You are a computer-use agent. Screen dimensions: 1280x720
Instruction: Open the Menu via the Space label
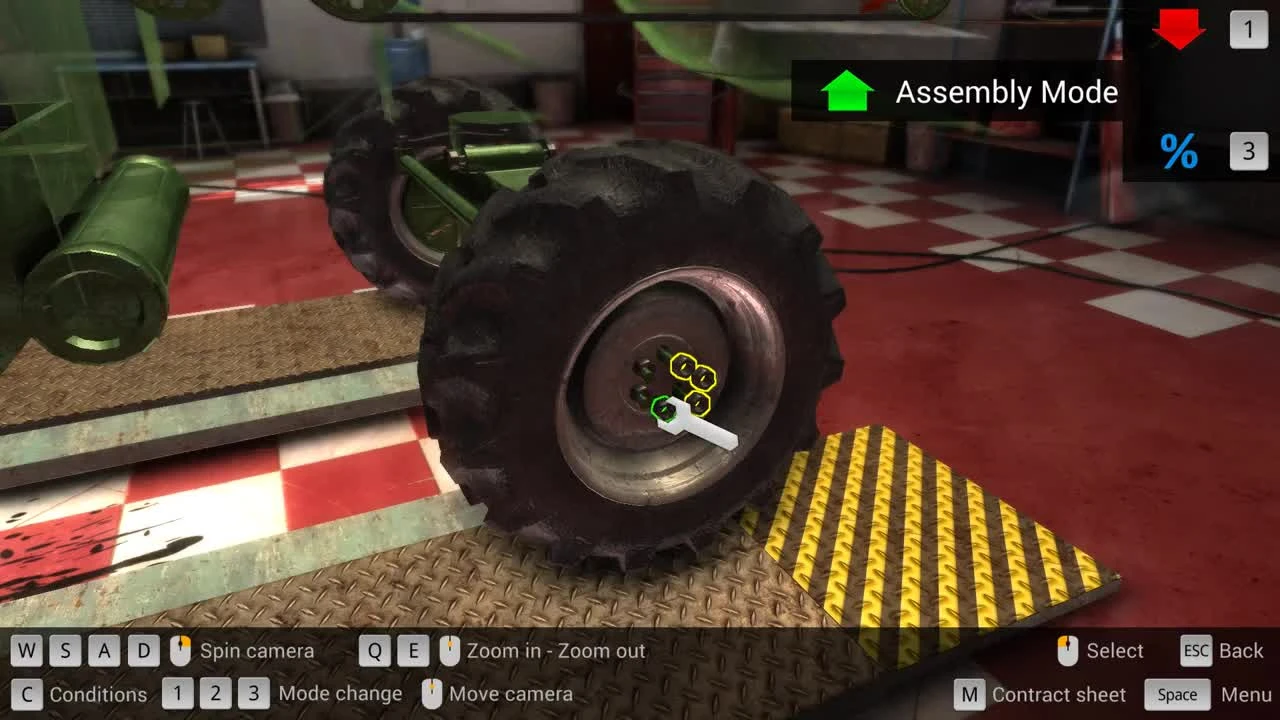(x=1177, y=694)
